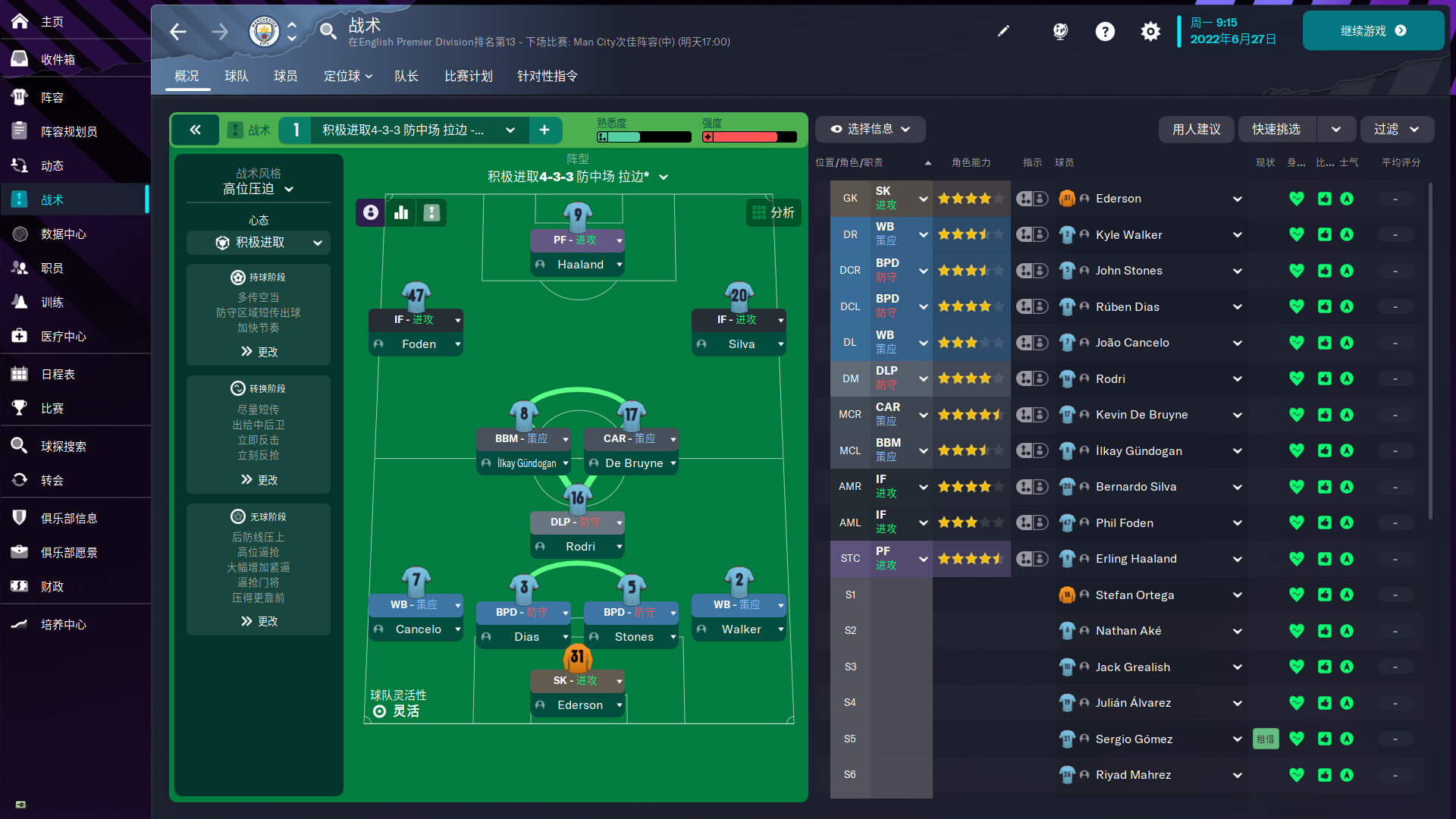Open the 分析 (Analysis) grid overlay on pitch
The image size is (1456, 819).
773,213
